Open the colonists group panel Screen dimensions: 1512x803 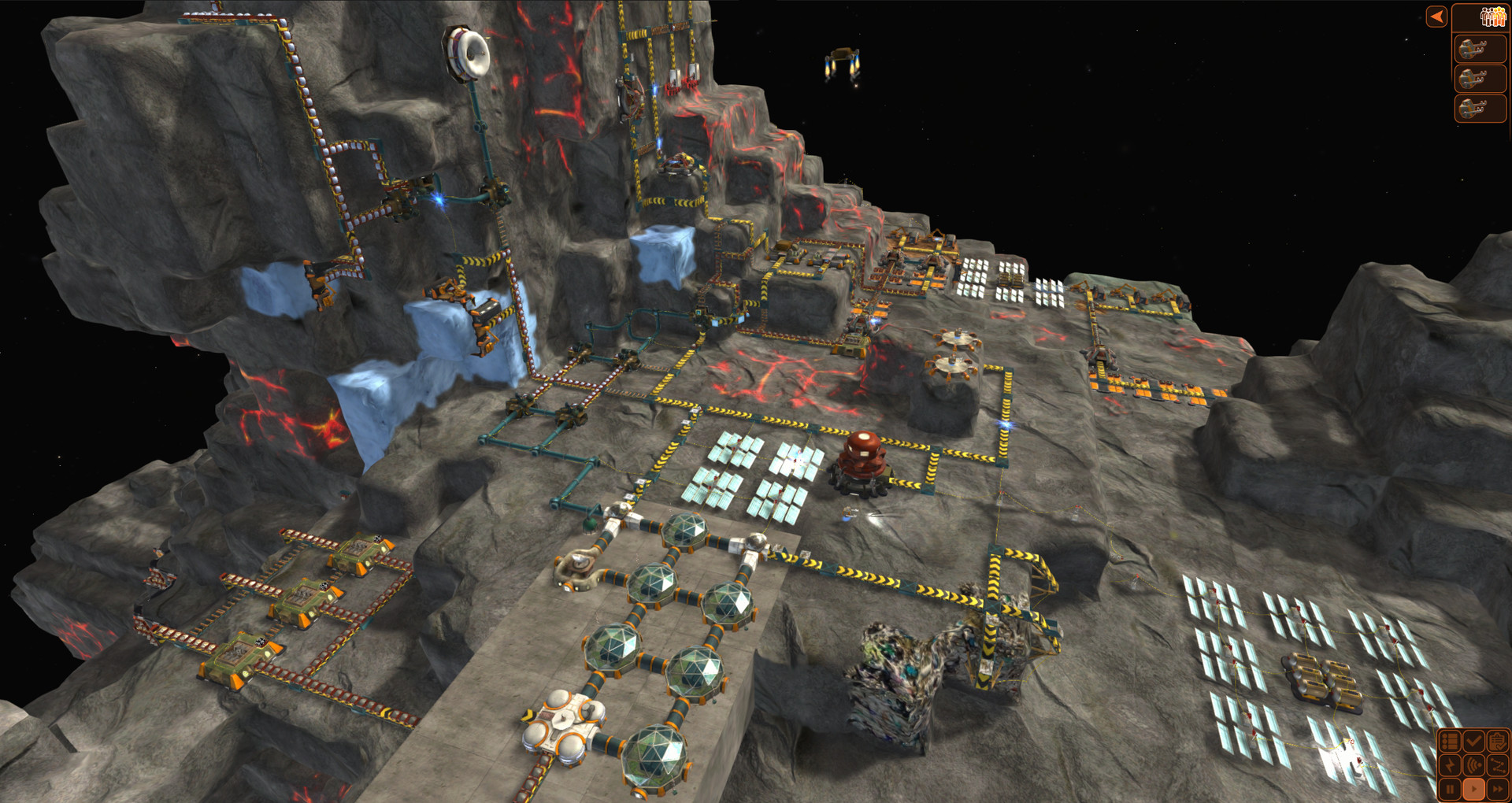pyautogui.click(x=1492, y=17)
